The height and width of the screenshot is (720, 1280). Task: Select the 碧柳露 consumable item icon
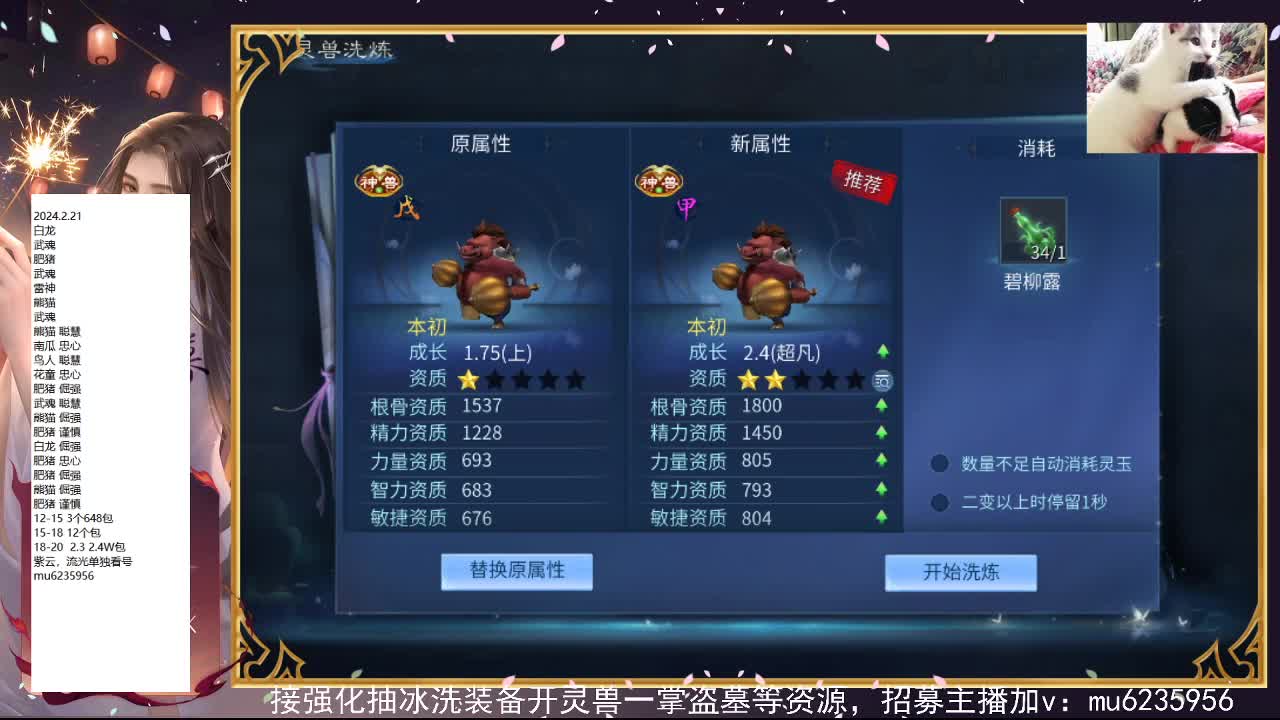click(1032, 230)
